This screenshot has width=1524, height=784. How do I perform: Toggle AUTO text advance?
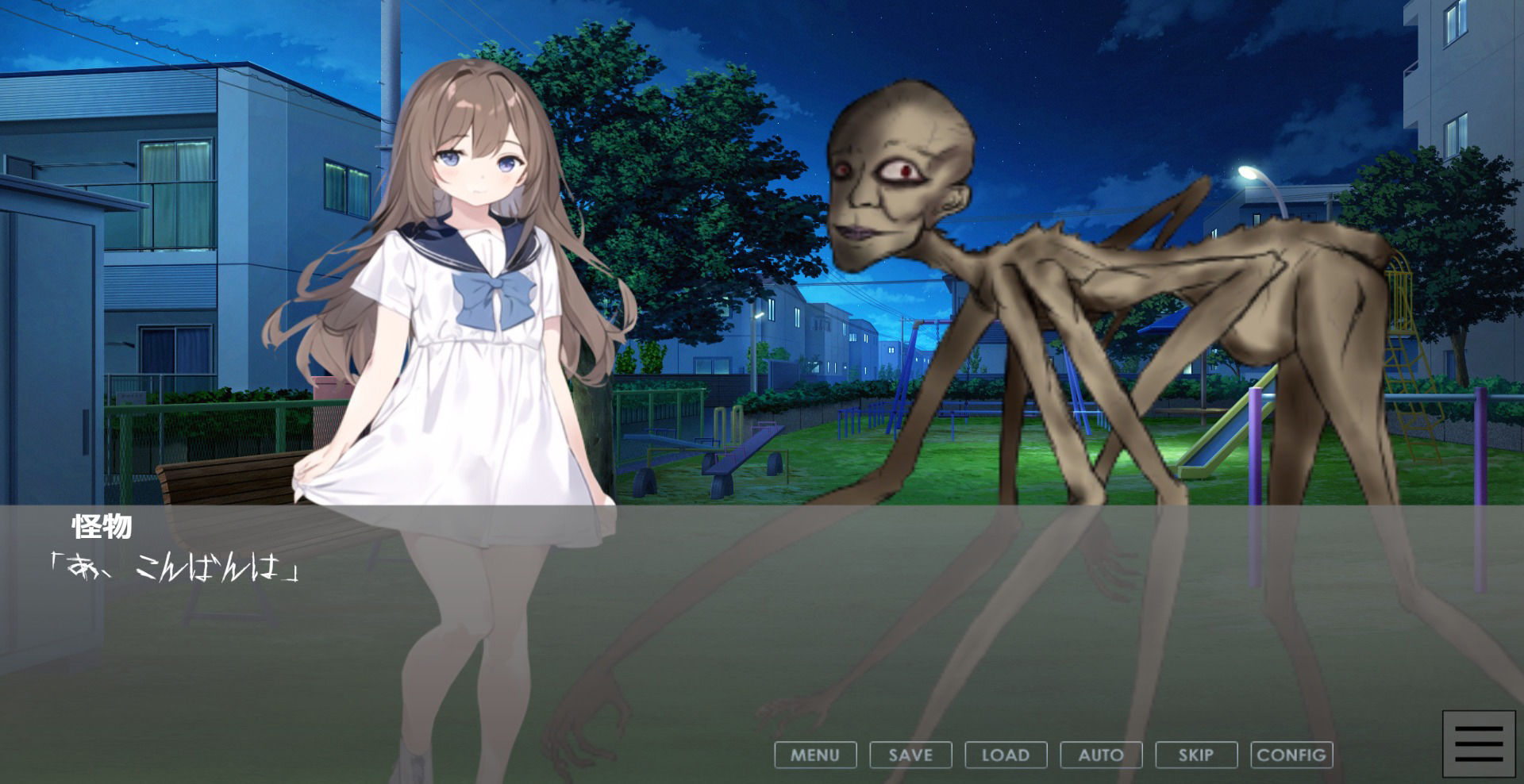coord(1101,755)
